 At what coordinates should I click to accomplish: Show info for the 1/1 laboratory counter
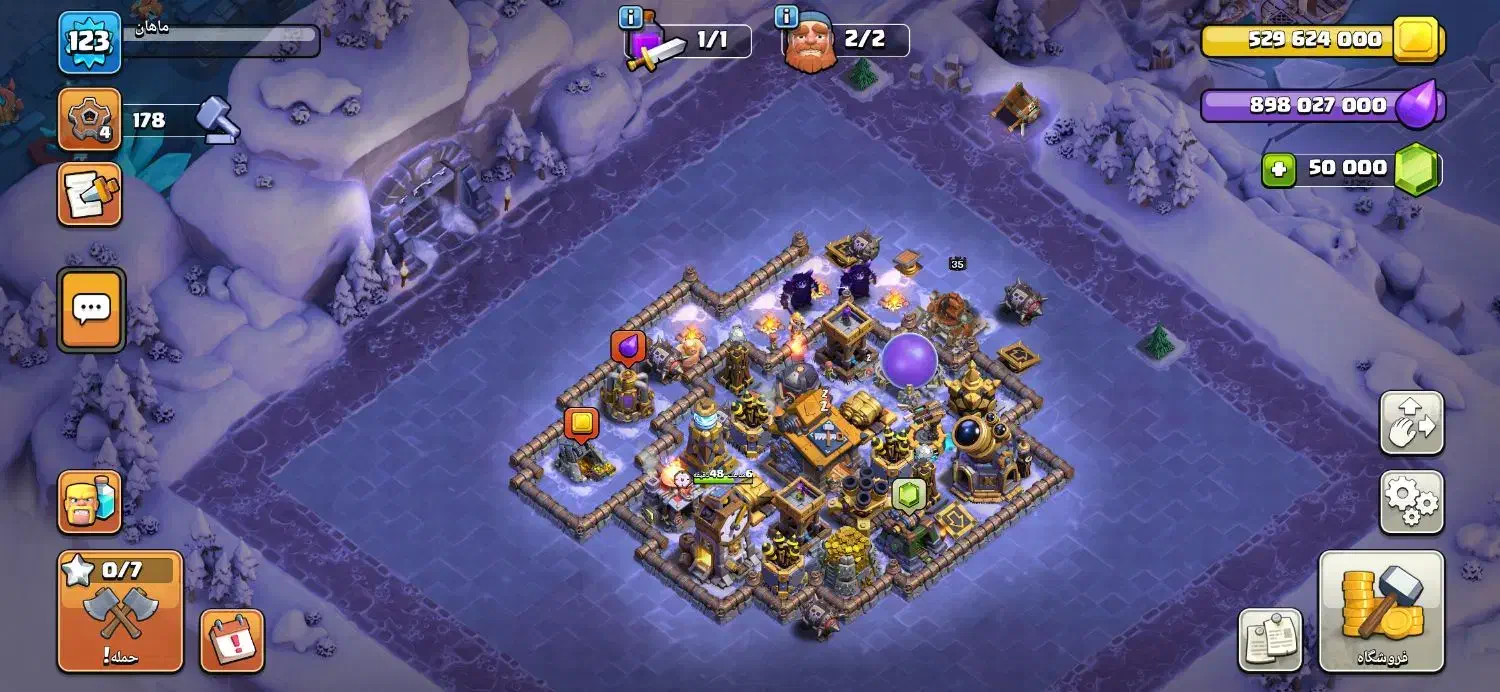click(x=630, y=18)
